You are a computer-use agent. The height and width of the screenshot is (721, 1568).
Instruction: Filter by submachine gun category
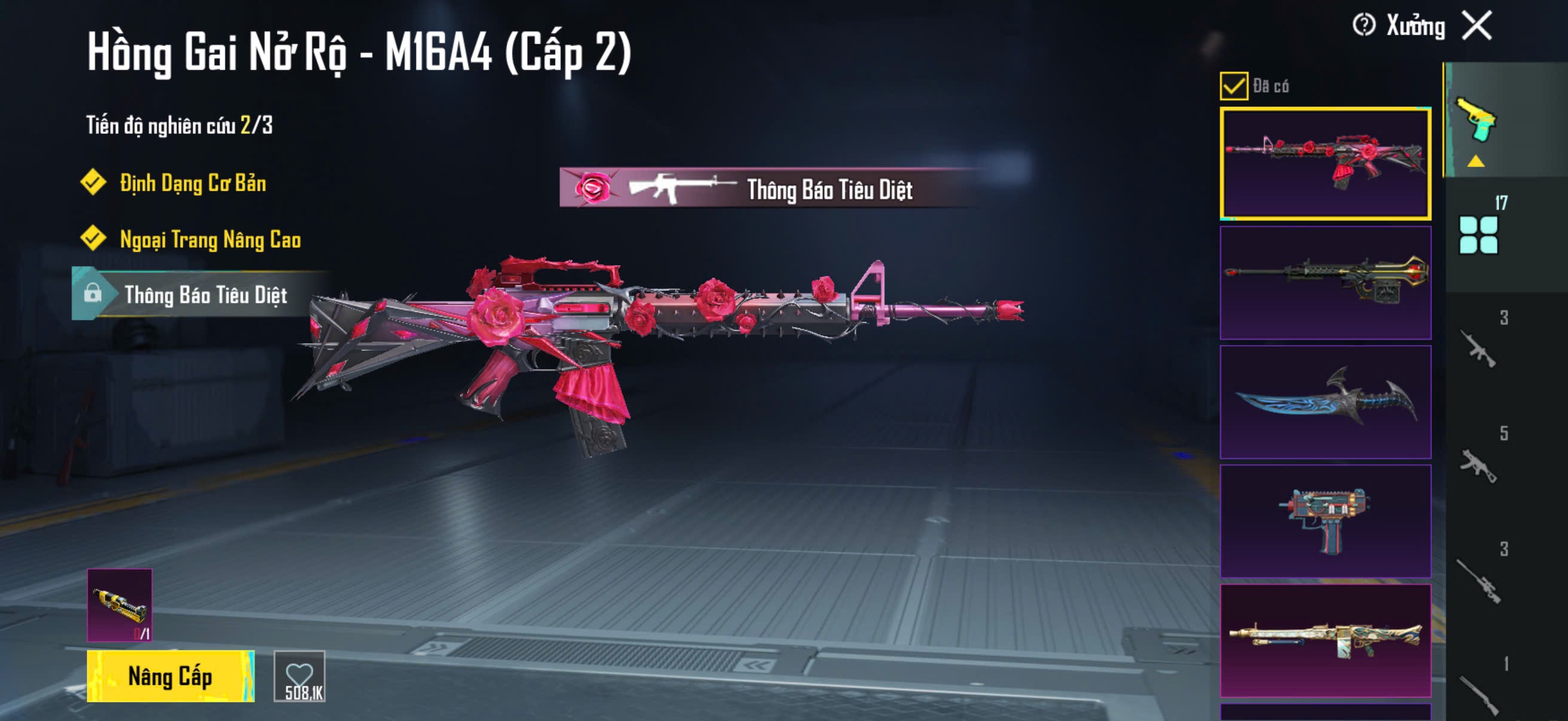[x=1478, y=465]
